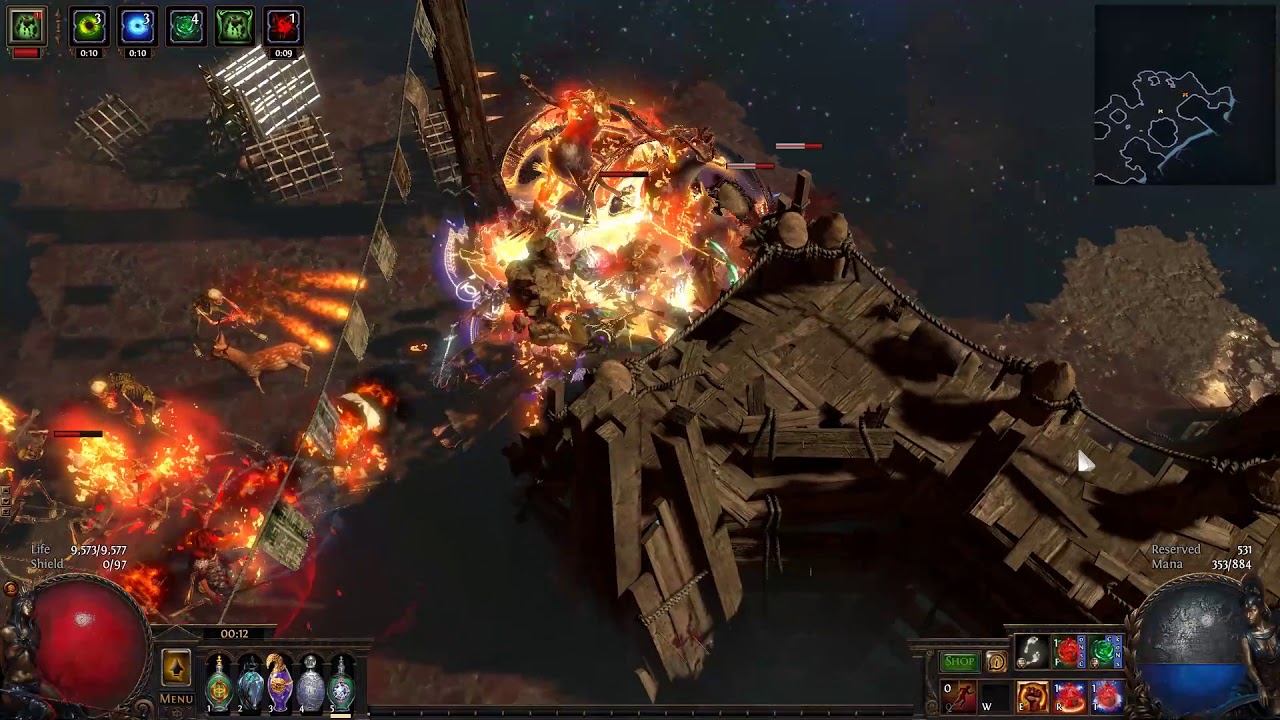The image size is (1280, 720).
Task: Select the footprints movement skill slot
Action: click(1032, 653)
